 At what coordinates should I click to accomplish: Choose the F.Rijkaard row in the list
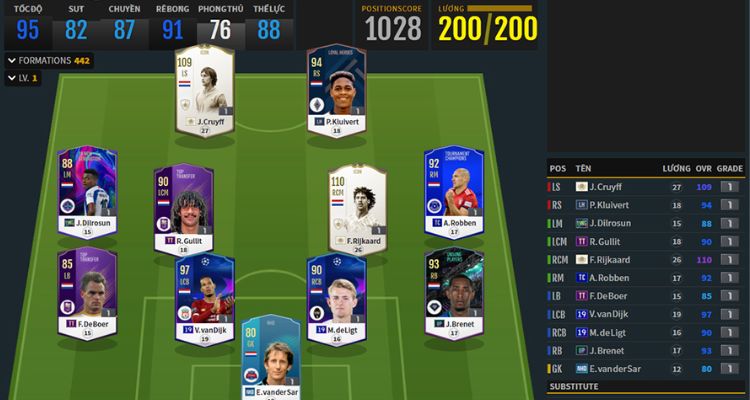pyautogui.click(x=646, y=259)
